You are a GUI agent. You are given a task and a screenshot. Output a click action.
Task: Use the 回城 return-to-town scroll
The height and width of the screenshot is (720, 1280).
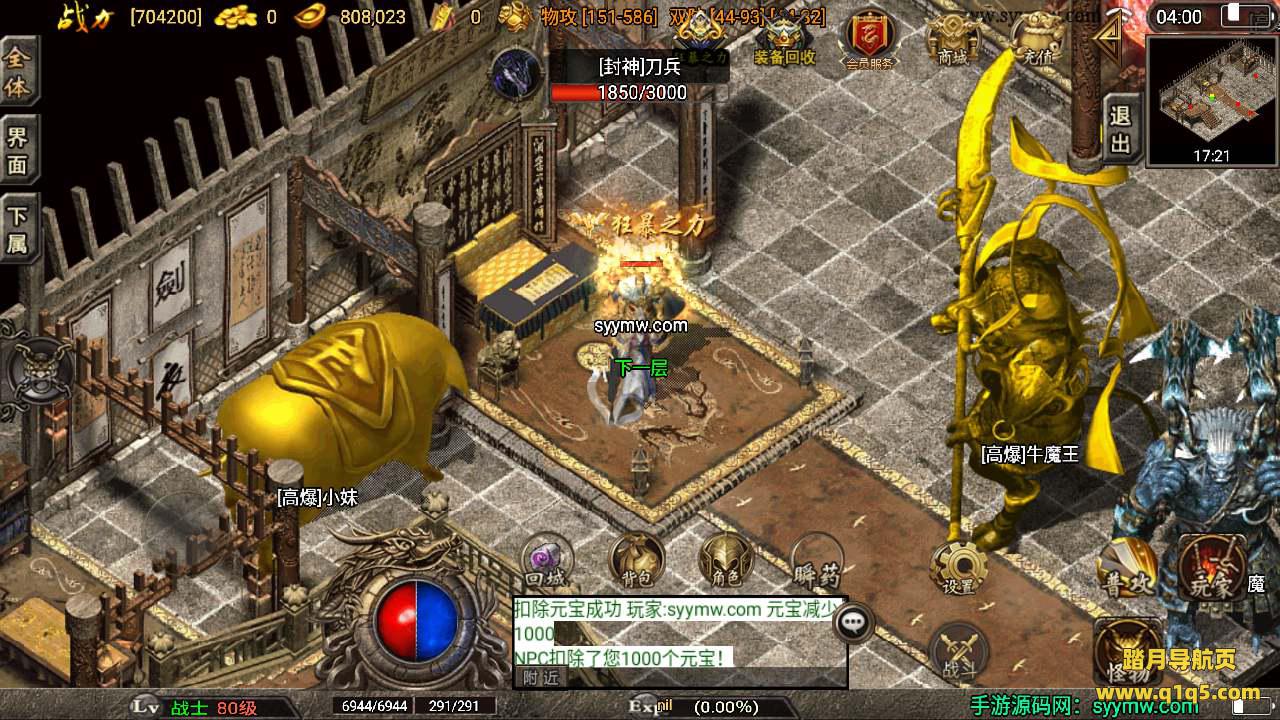[546, 562]
